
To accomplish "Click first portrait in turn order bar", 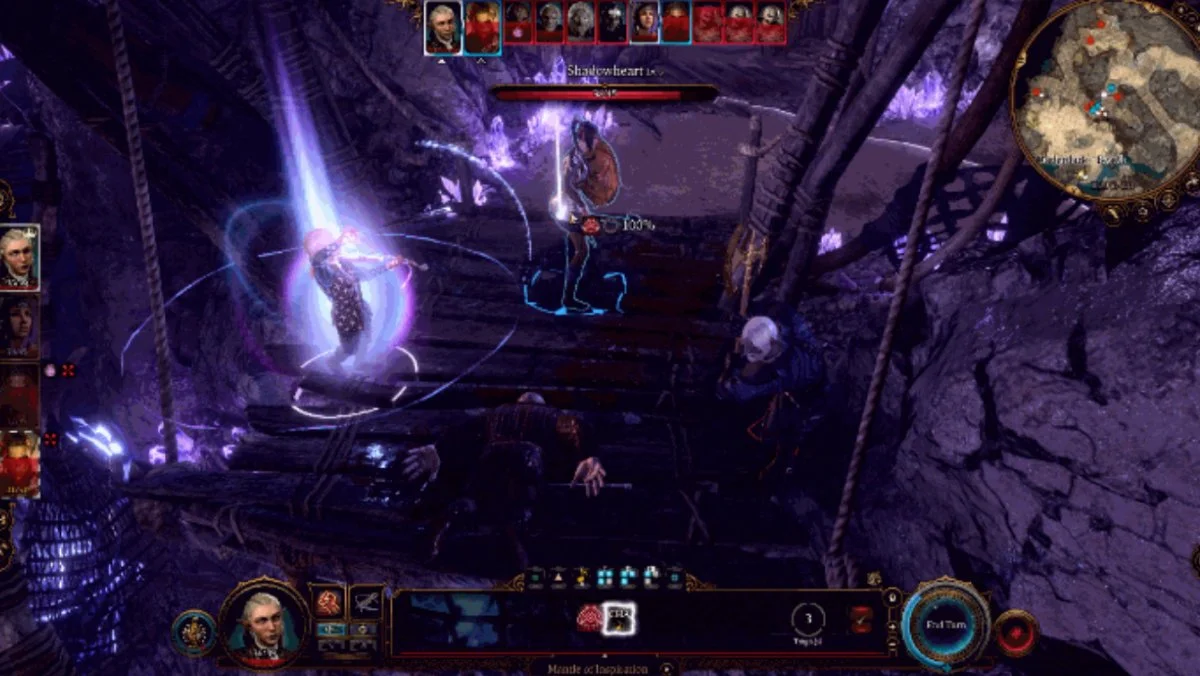I will click(x=442, y=25).
